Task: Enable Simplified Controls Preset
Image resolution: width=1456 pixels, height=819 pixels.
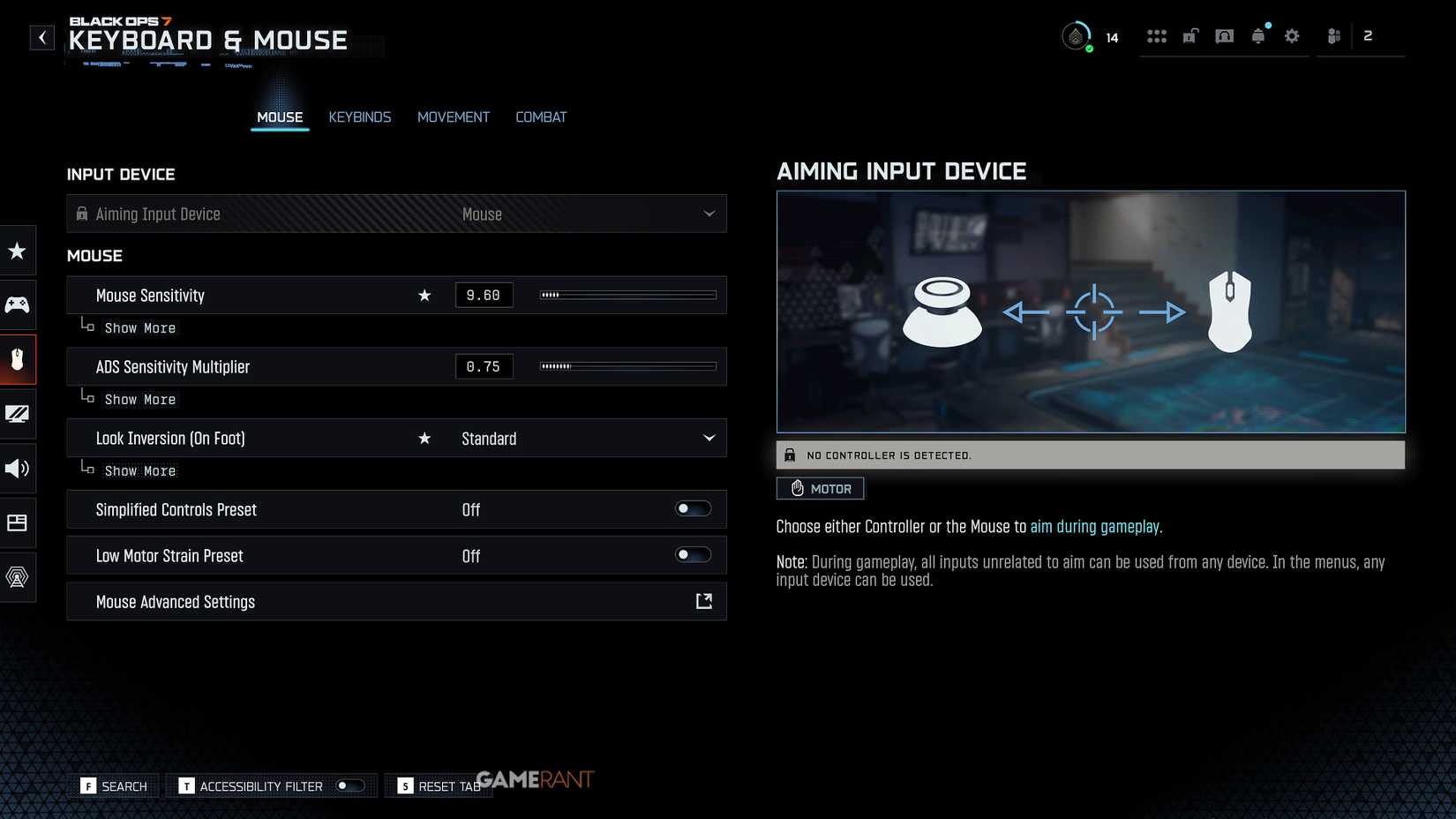Action: click(x=693, y=508)
